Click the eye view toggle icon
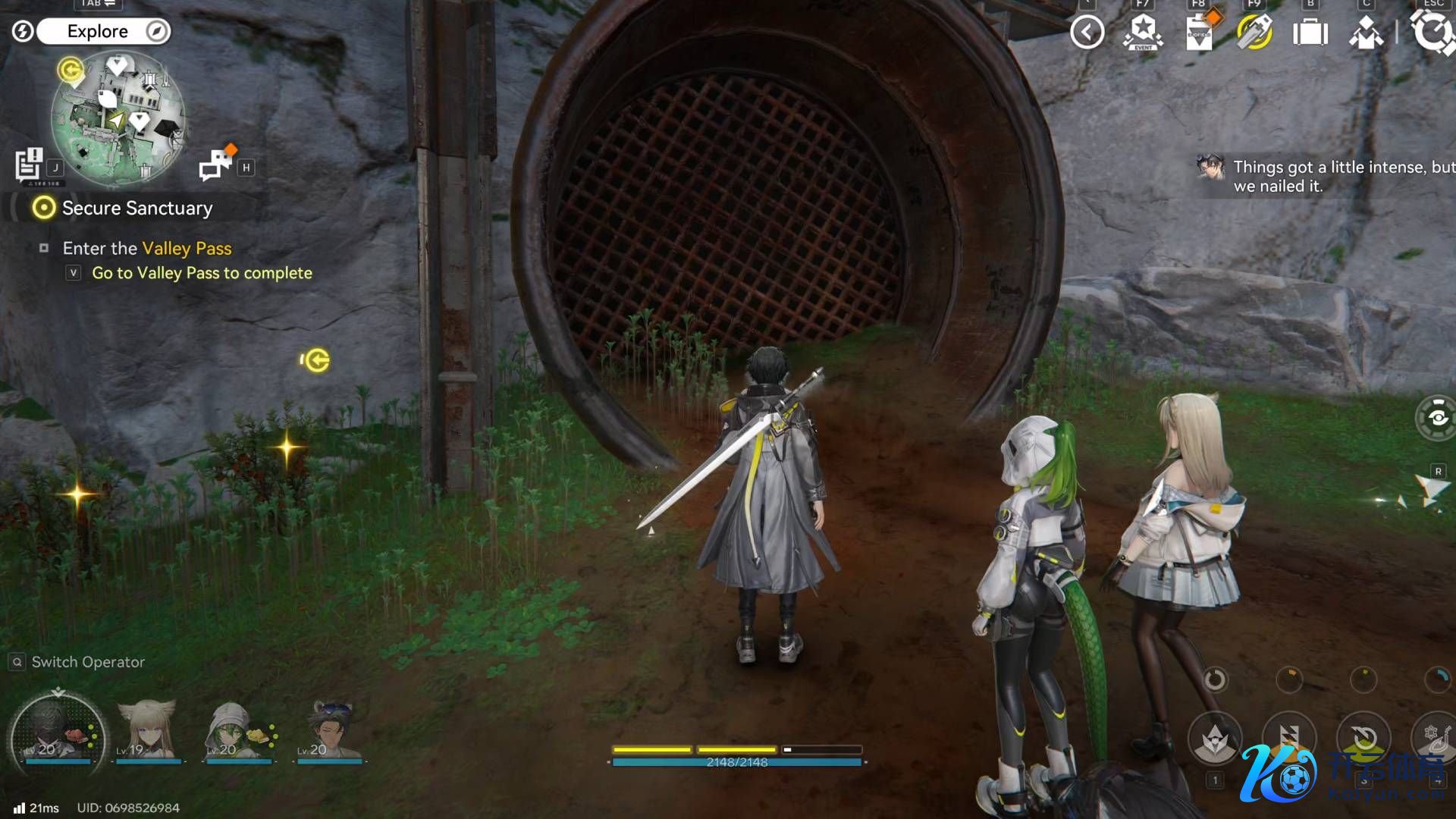 1437,418
